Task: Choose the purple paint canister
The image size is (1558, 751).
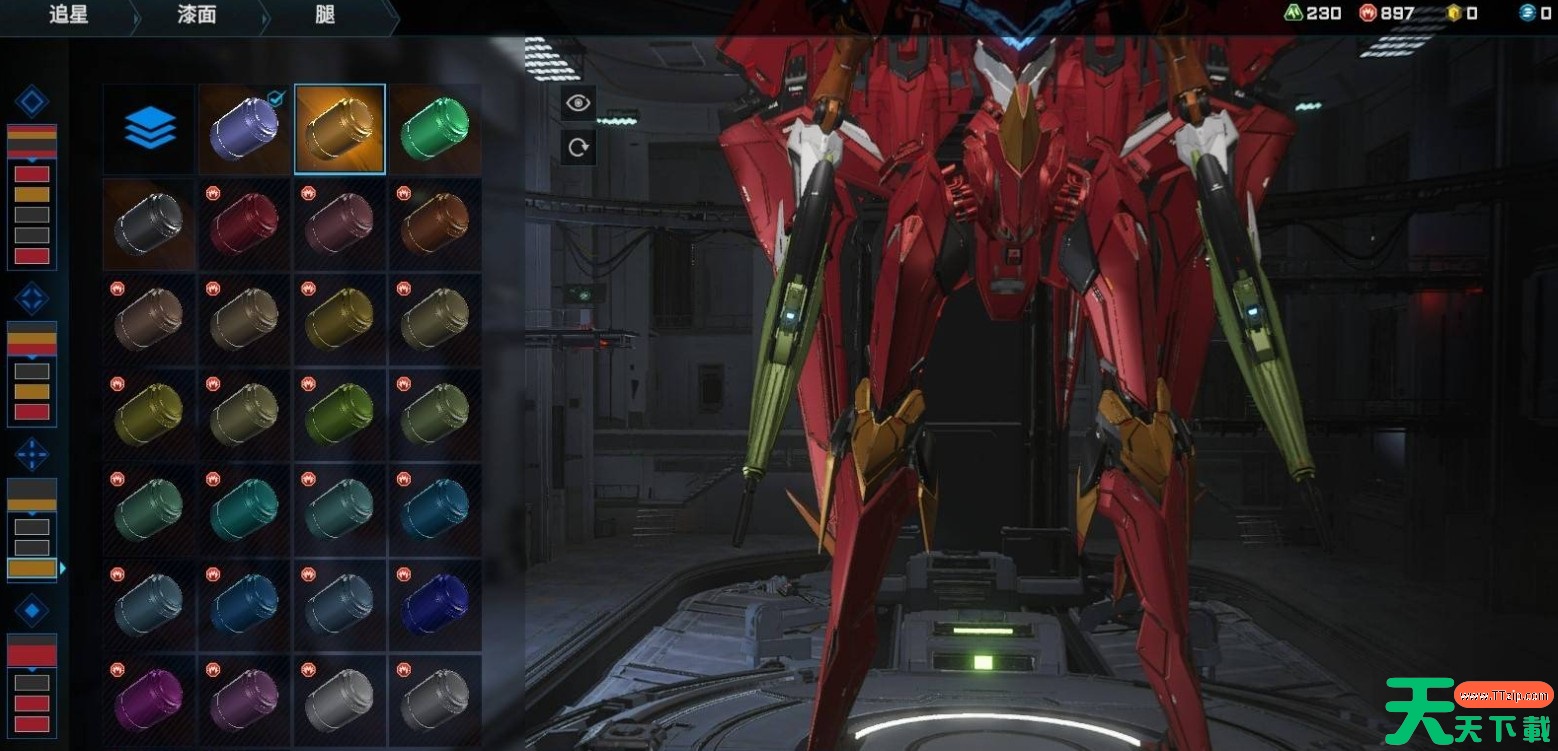Action: click(244, 129)
